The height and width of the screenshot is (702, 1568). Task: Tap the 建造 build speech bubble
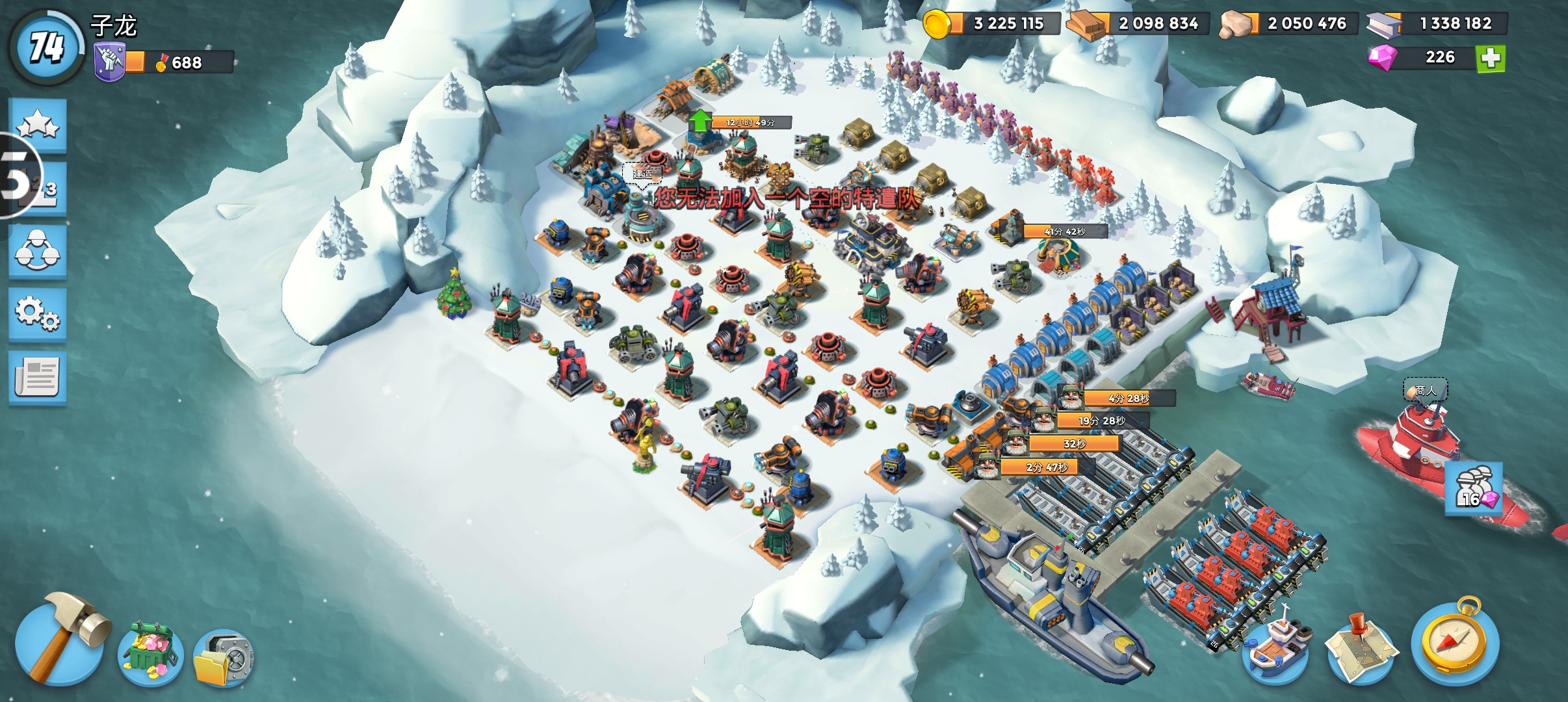[642, 174]
